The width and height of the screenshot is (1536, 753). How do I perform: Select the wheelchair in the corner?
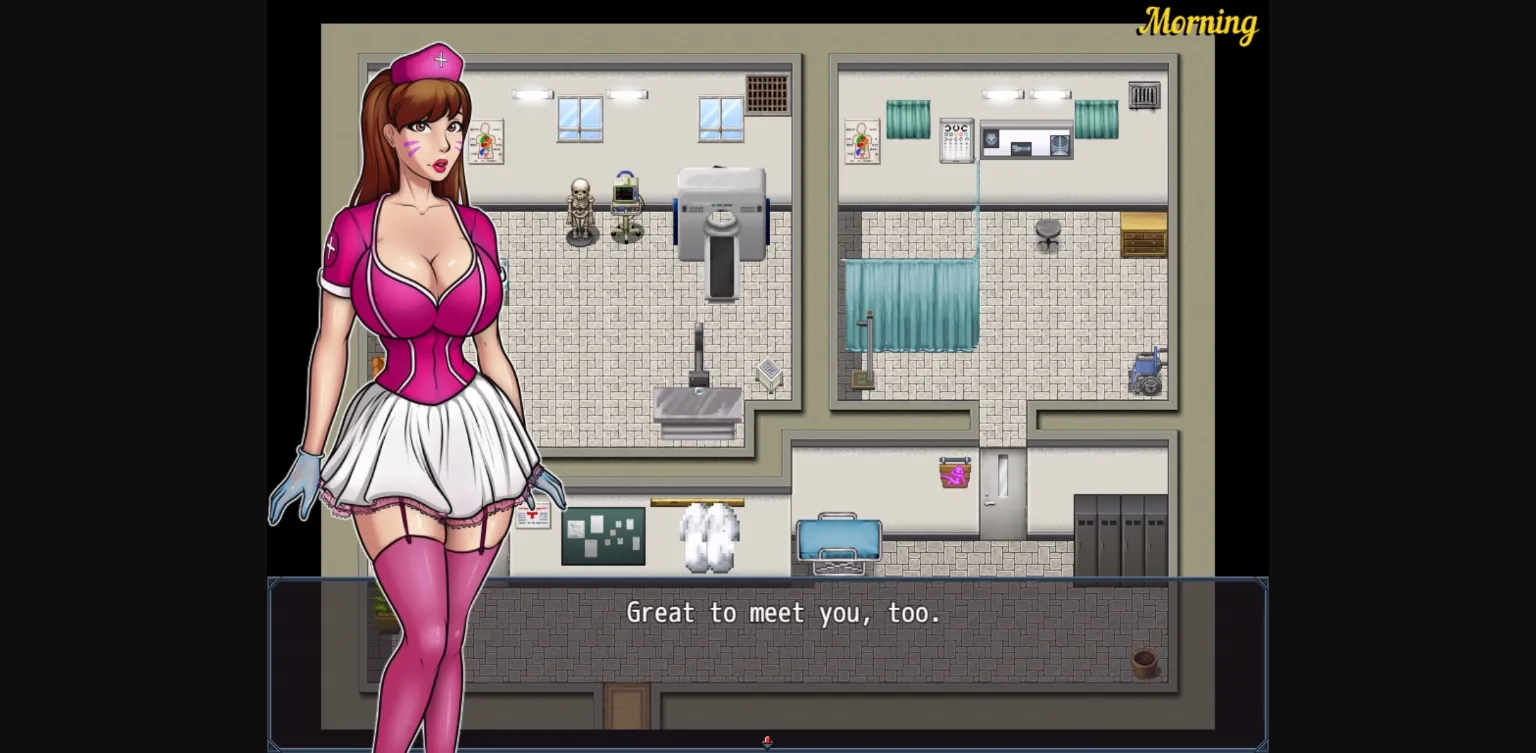[x=1146, y=370]
